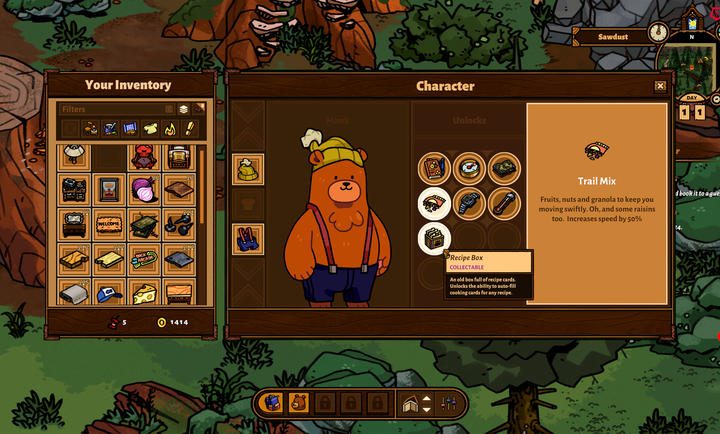Choose the Trail Mix unlock icon

434,203
